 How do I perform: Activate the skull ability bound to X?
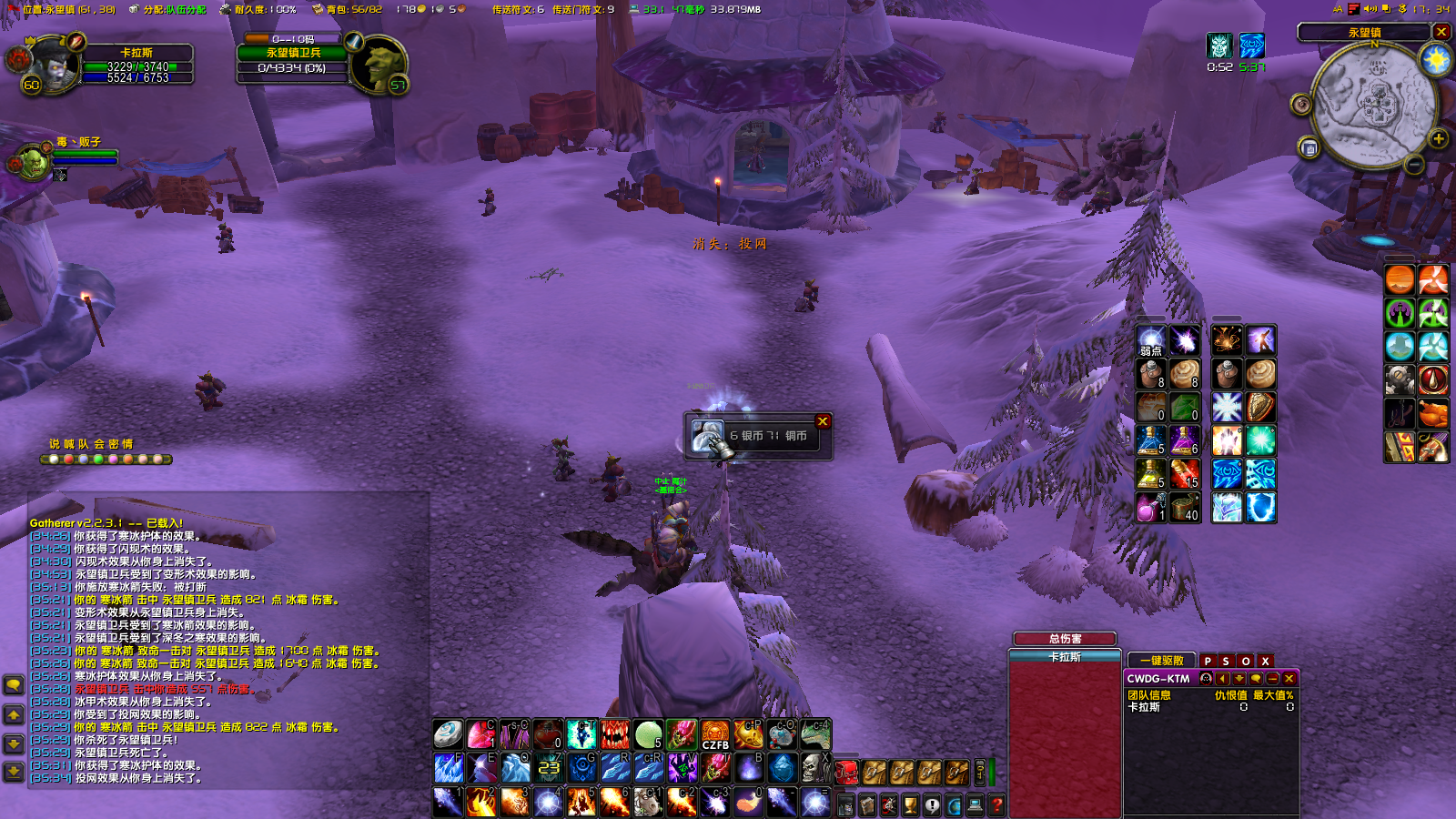(x=813, y=768)
